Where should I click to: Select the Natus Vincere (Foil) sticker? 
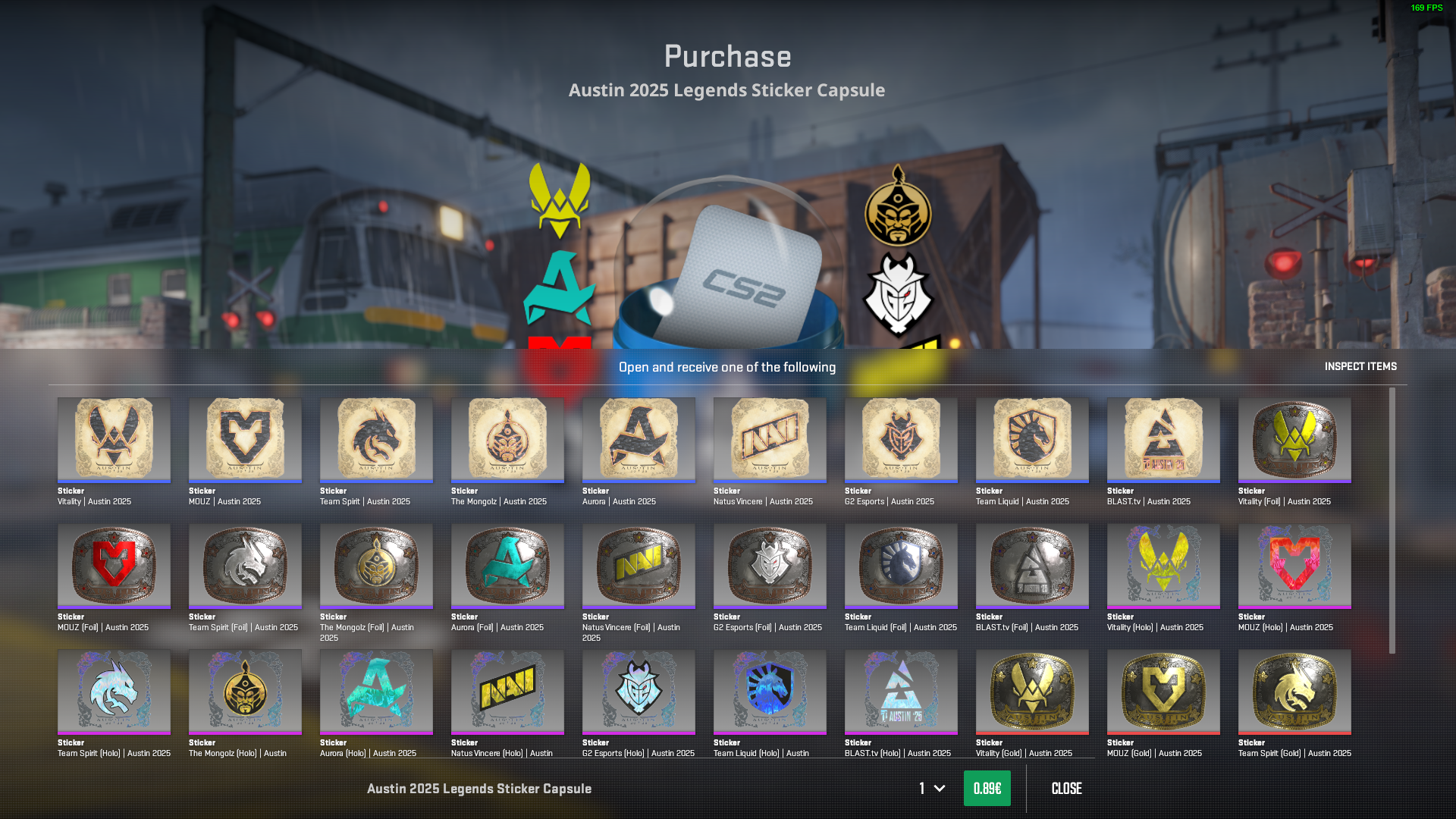pyautogui.click(x=639, y=566)
